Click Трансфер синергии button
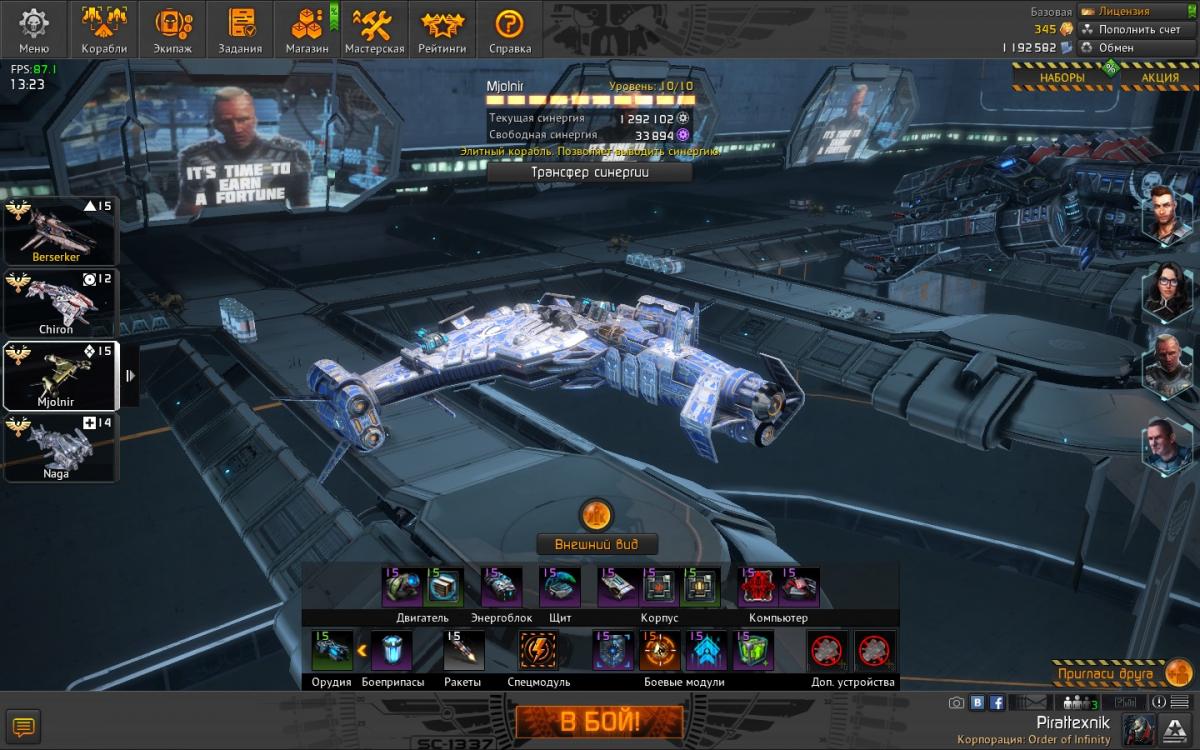 (x=590, y=171)
